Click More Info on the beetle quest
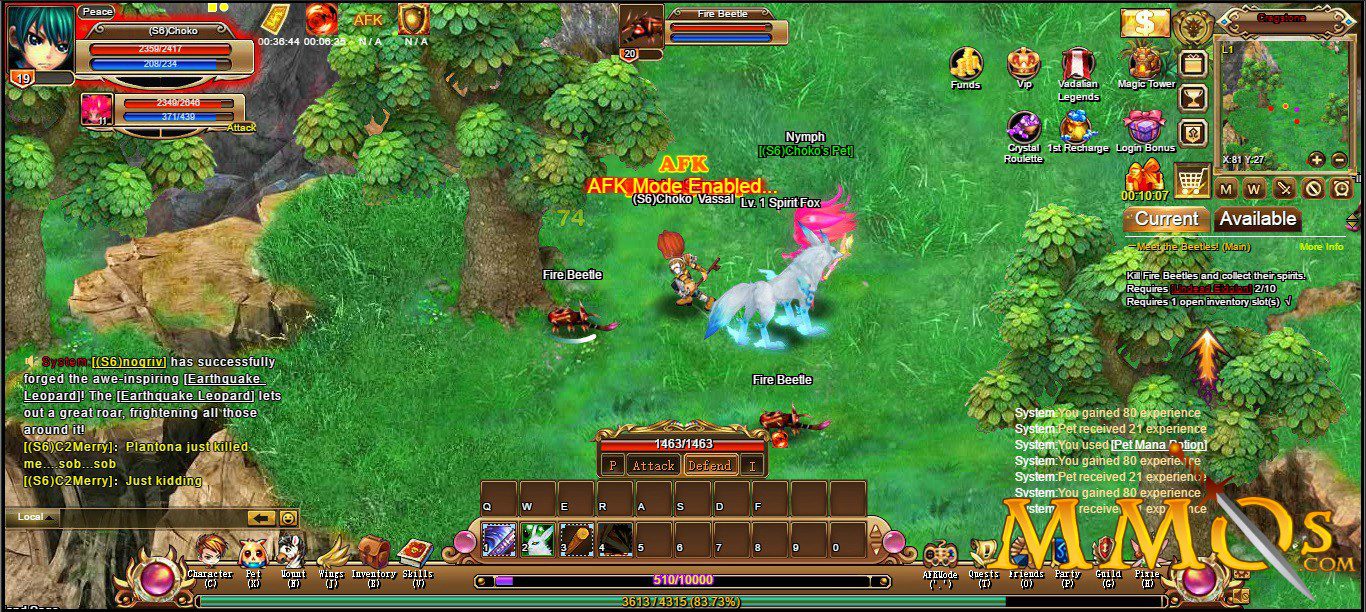The height and width of the screenshot is (612, 1366). tap(1321, 247)
